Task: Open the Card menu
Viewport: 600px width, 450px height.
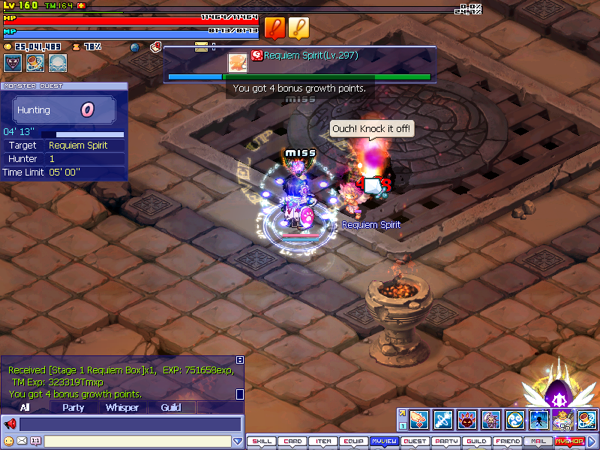Action: coord(292,441)
